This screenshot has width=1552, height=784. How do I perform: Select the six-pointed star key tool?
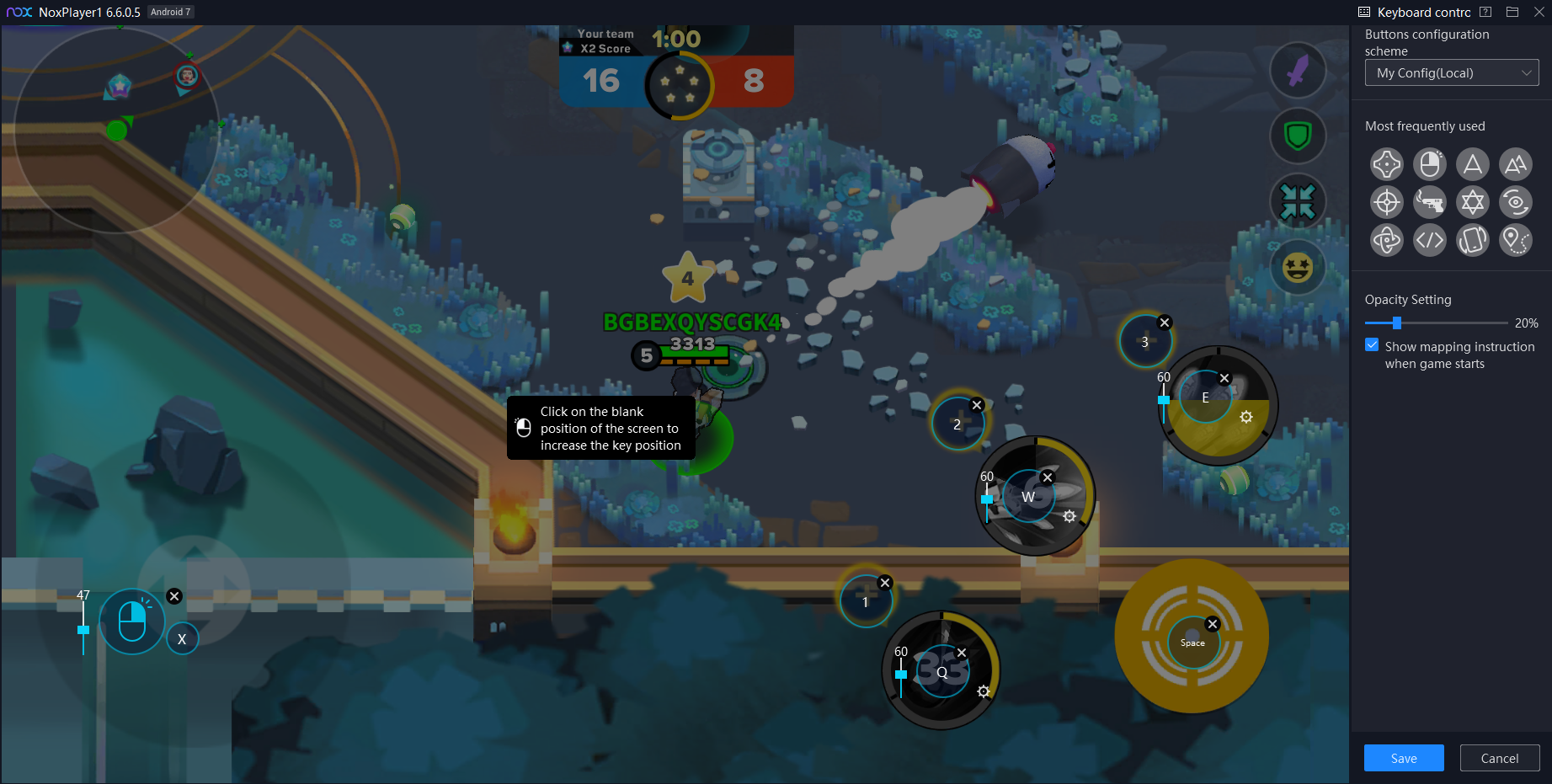1472,202
